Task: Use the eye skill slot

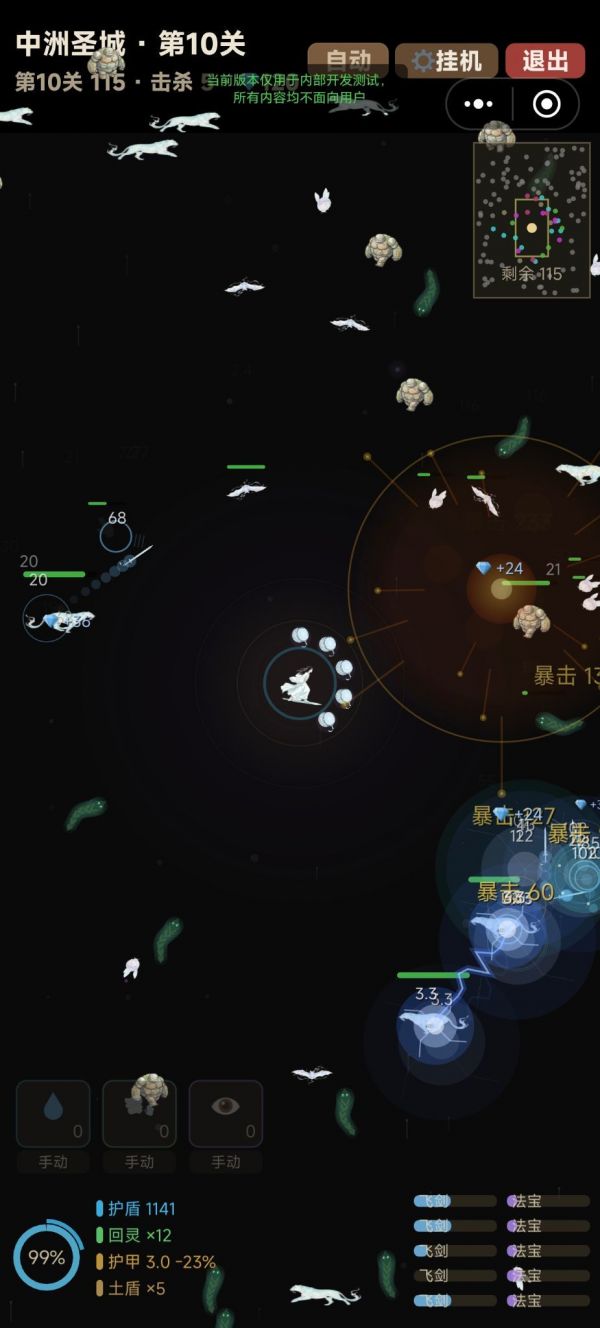Action: pos(226,1113)
